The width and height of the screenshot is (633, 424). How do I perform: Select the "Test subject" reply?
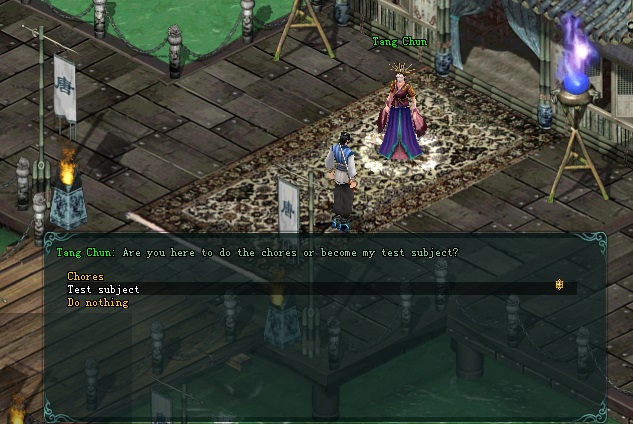103,289
